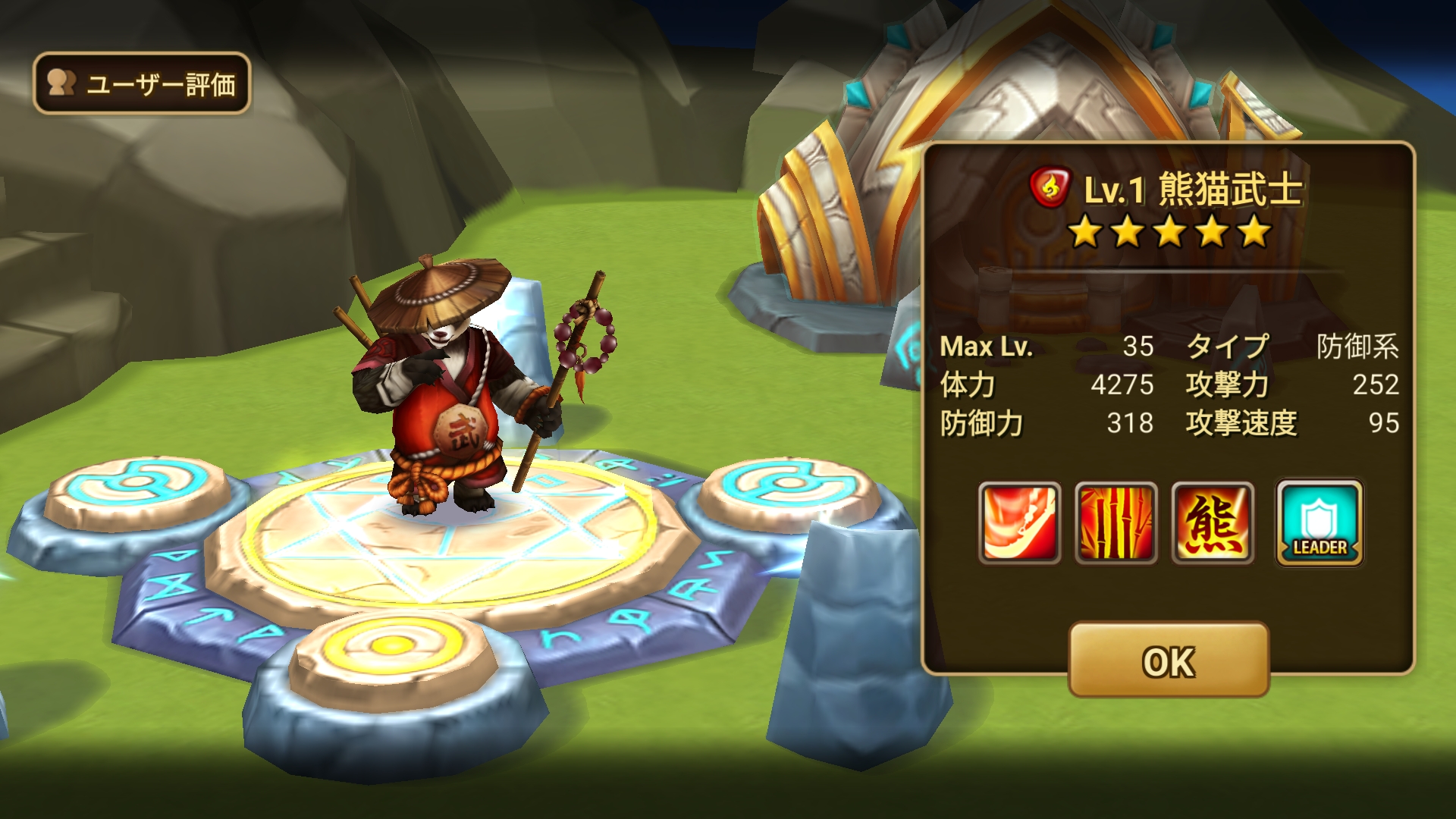View the red claw slash skill icon
Image resolution: width=1456 pixels, height=819 pixels.
(1019, 523)
